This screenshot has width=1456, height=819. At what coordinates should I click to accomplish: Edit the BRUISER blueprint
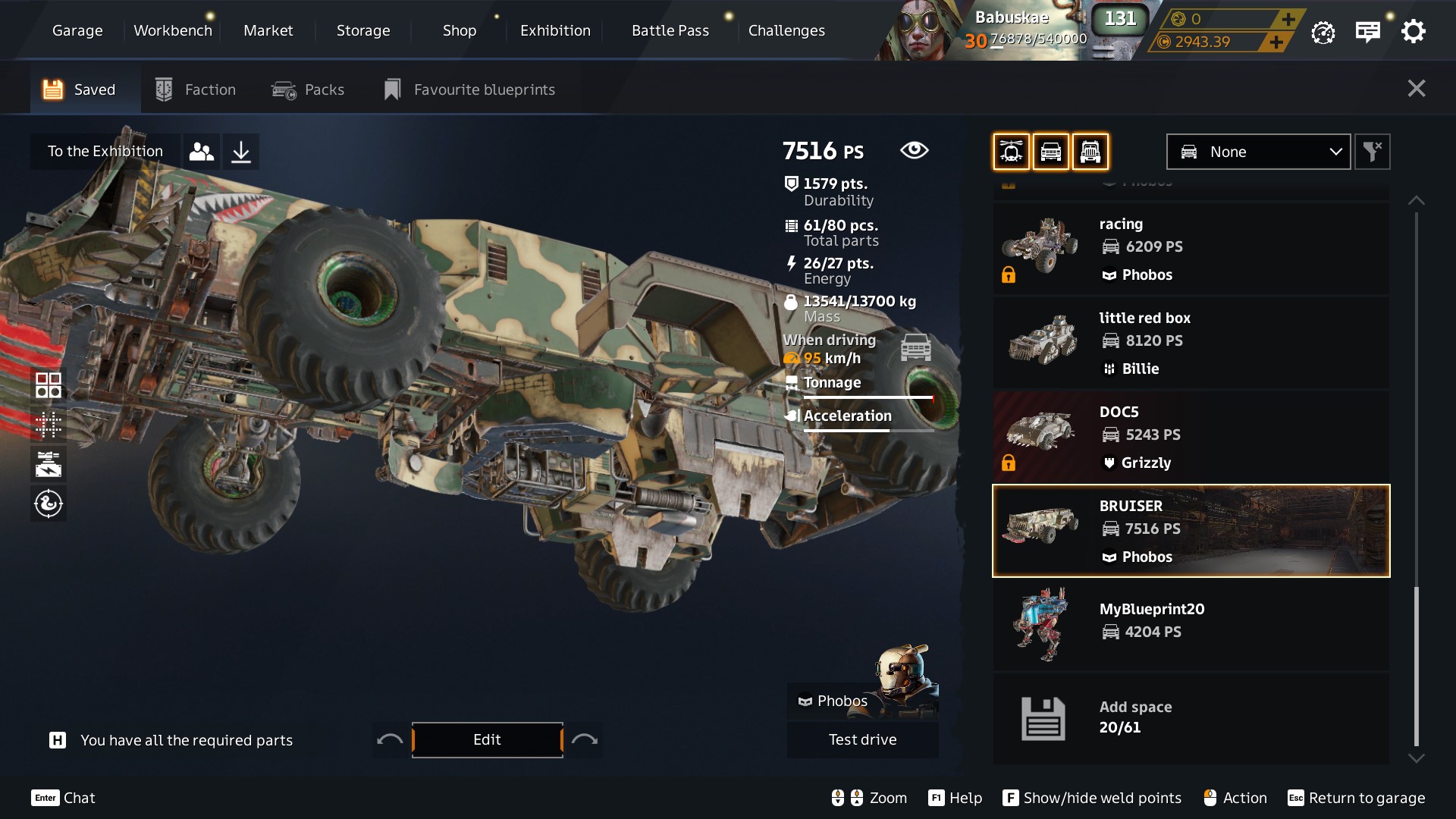click(x=487, y=739)
